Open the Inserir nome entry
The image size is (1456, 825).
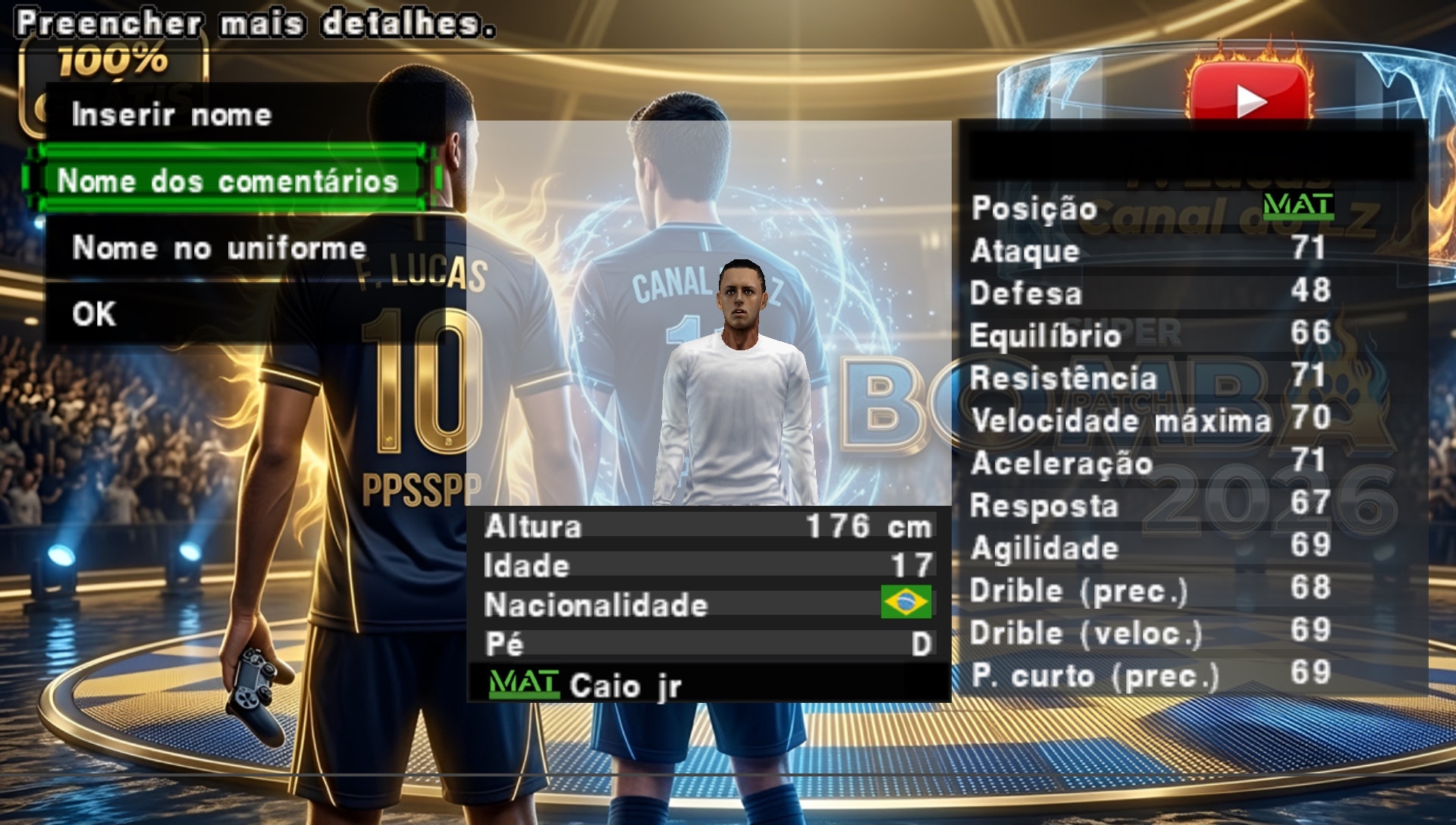tap(173, 115)
